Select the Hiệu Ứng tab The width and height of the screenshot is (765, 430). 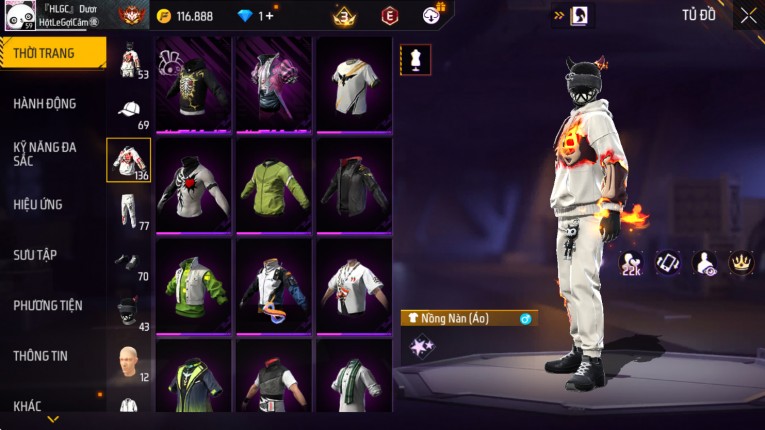coord(38,204)
